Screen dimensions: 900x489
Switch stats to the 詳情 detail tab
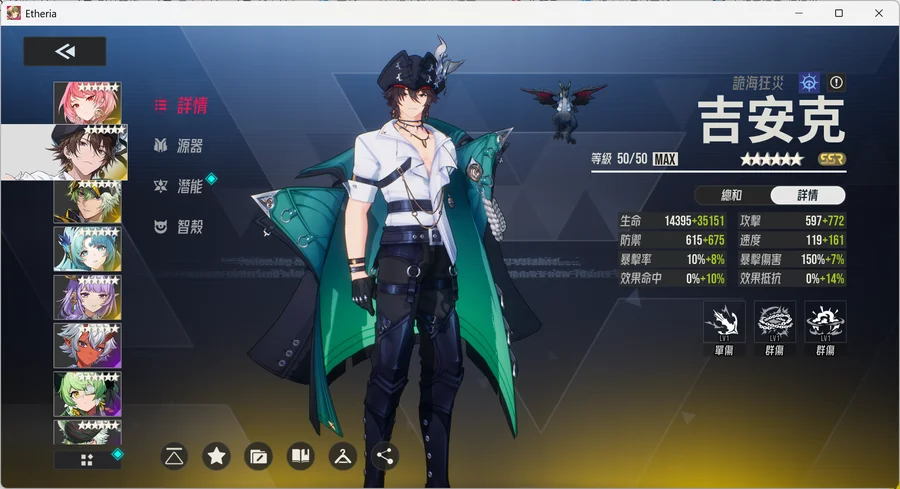pyautogui.click(x=808, y=195)
